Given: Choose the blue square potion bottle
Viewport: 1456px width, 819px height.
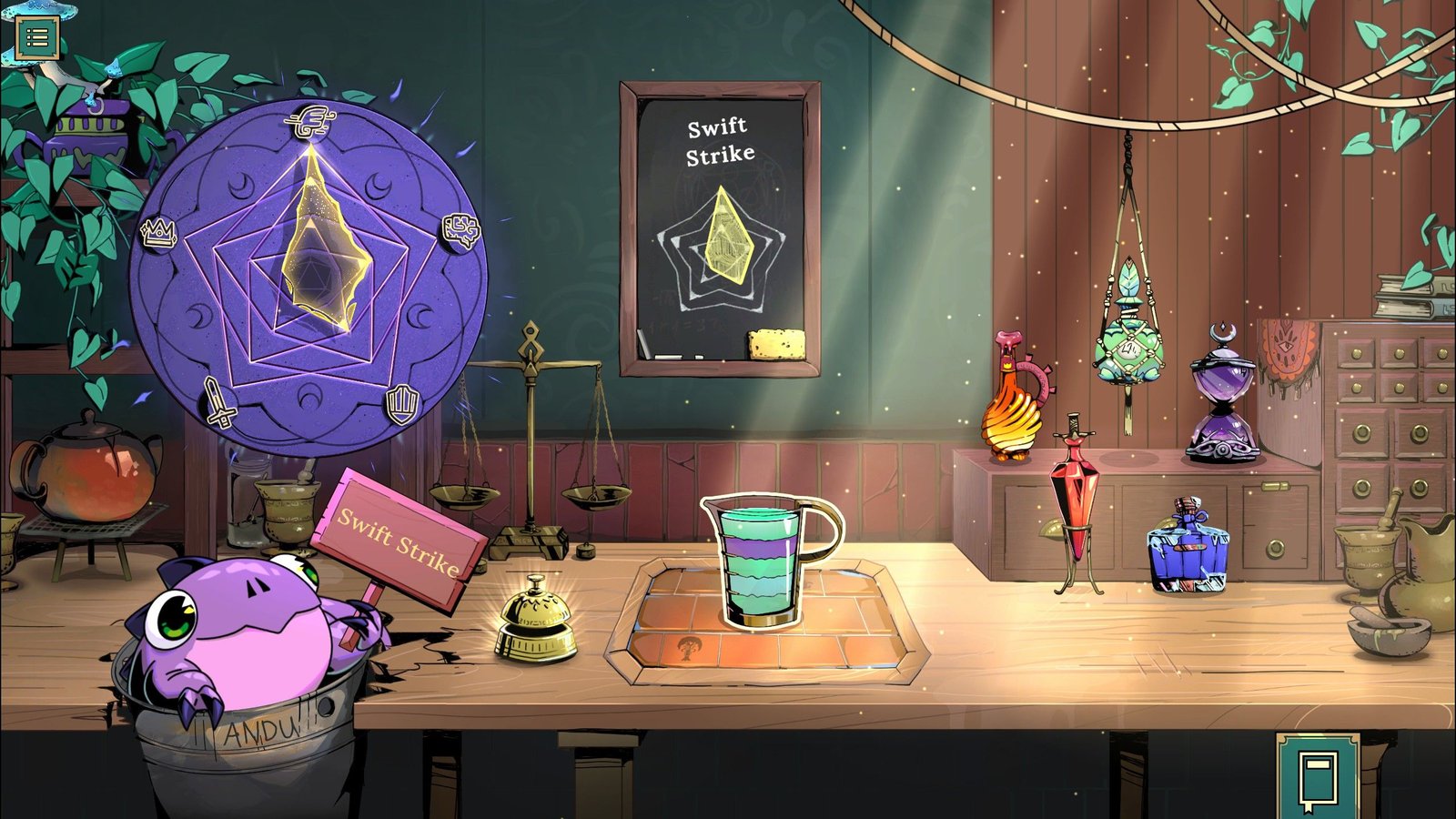Looking at the screenshot, I should click(x=1188, y=547).
